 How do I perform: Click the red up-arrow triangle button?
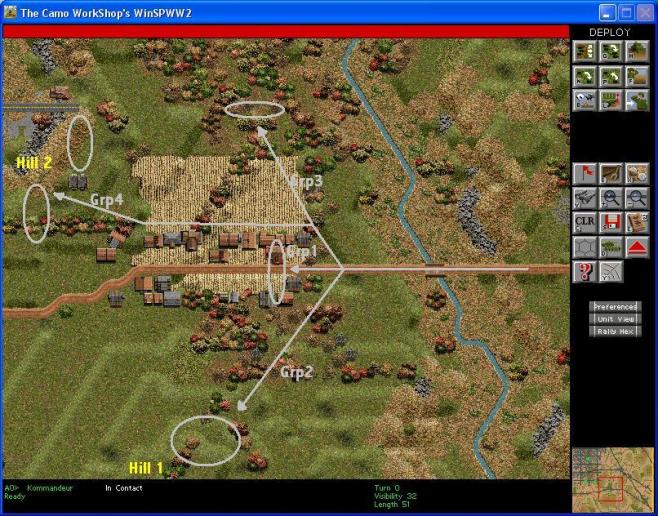(636, 246)
